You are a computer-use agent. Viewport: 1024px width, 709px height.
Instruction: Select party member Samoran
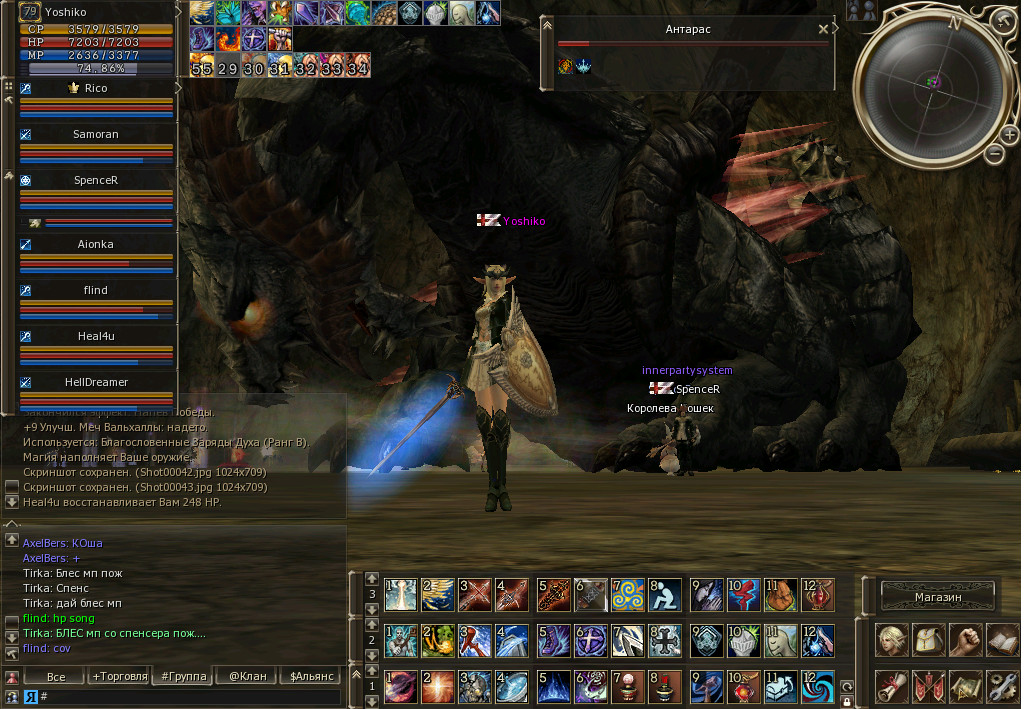[x=96, y=134]
